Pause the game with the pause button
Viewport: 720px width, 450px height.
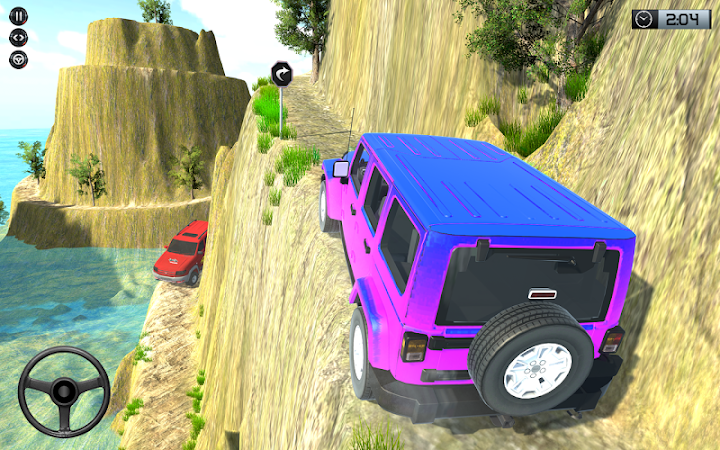coord(19,17)
